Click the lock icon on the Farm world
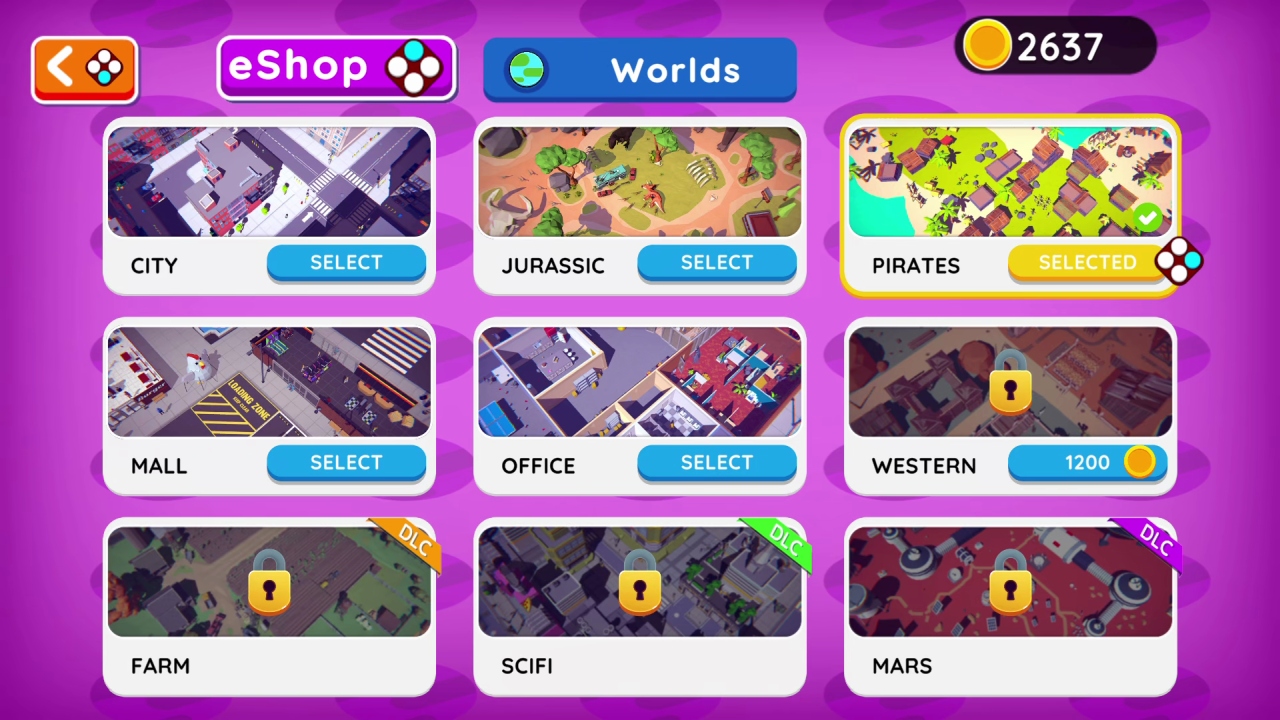Viewport: 1280px width, 720px height. click(x=270, y=589)
